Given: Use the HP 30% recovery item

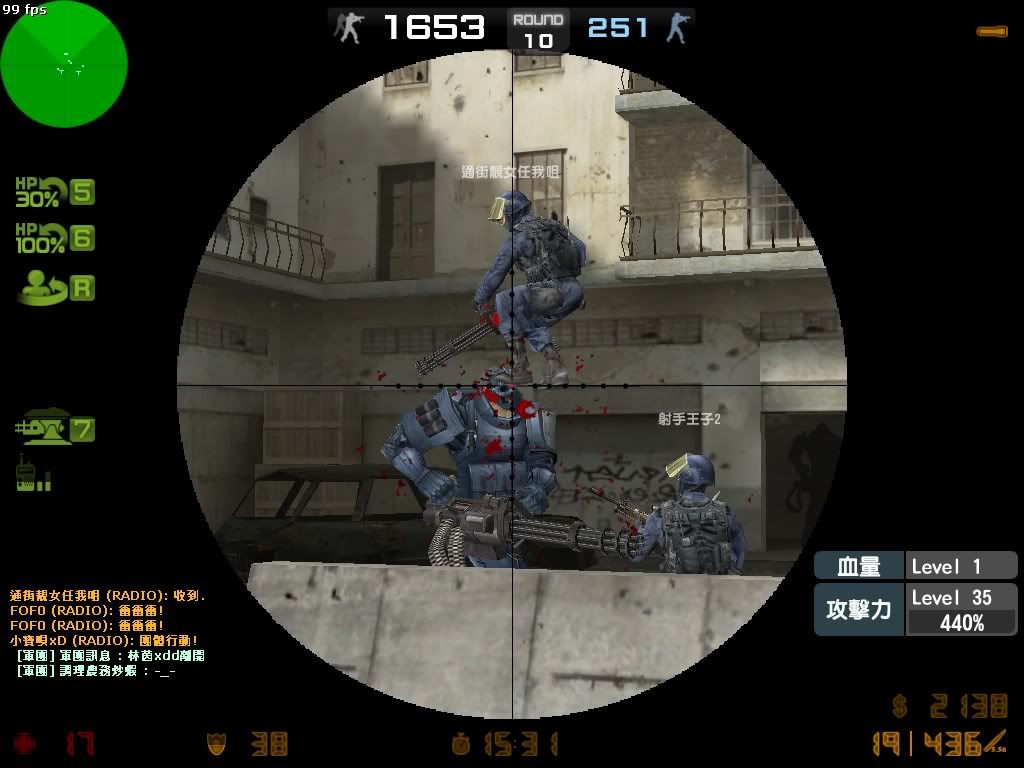Looking at the screenshot, I should (54, 191).
